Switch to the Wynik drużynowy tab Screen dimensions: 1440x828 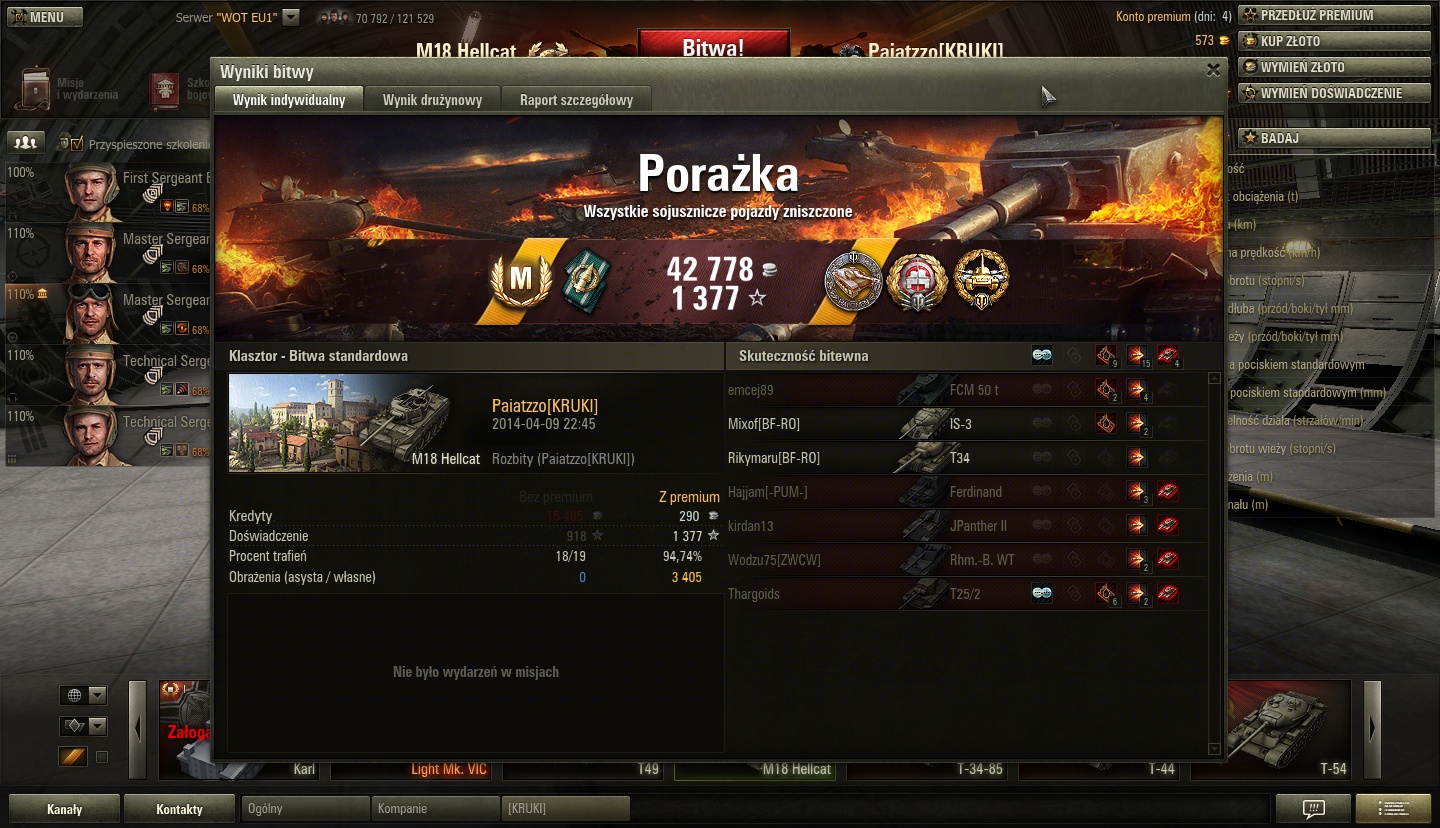(432, 100)
